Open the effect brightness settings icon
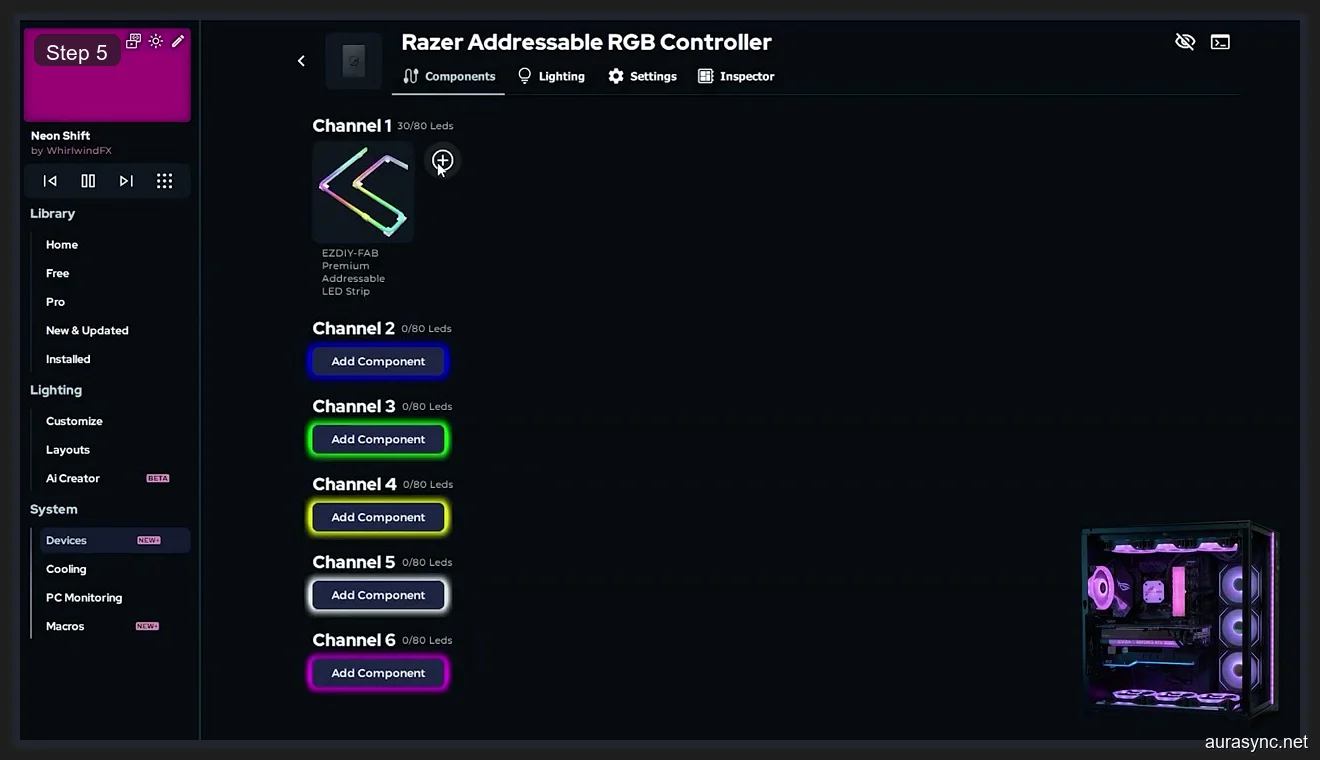The width and height of the screenshot is (1320, 760). (x=156, y=41)
